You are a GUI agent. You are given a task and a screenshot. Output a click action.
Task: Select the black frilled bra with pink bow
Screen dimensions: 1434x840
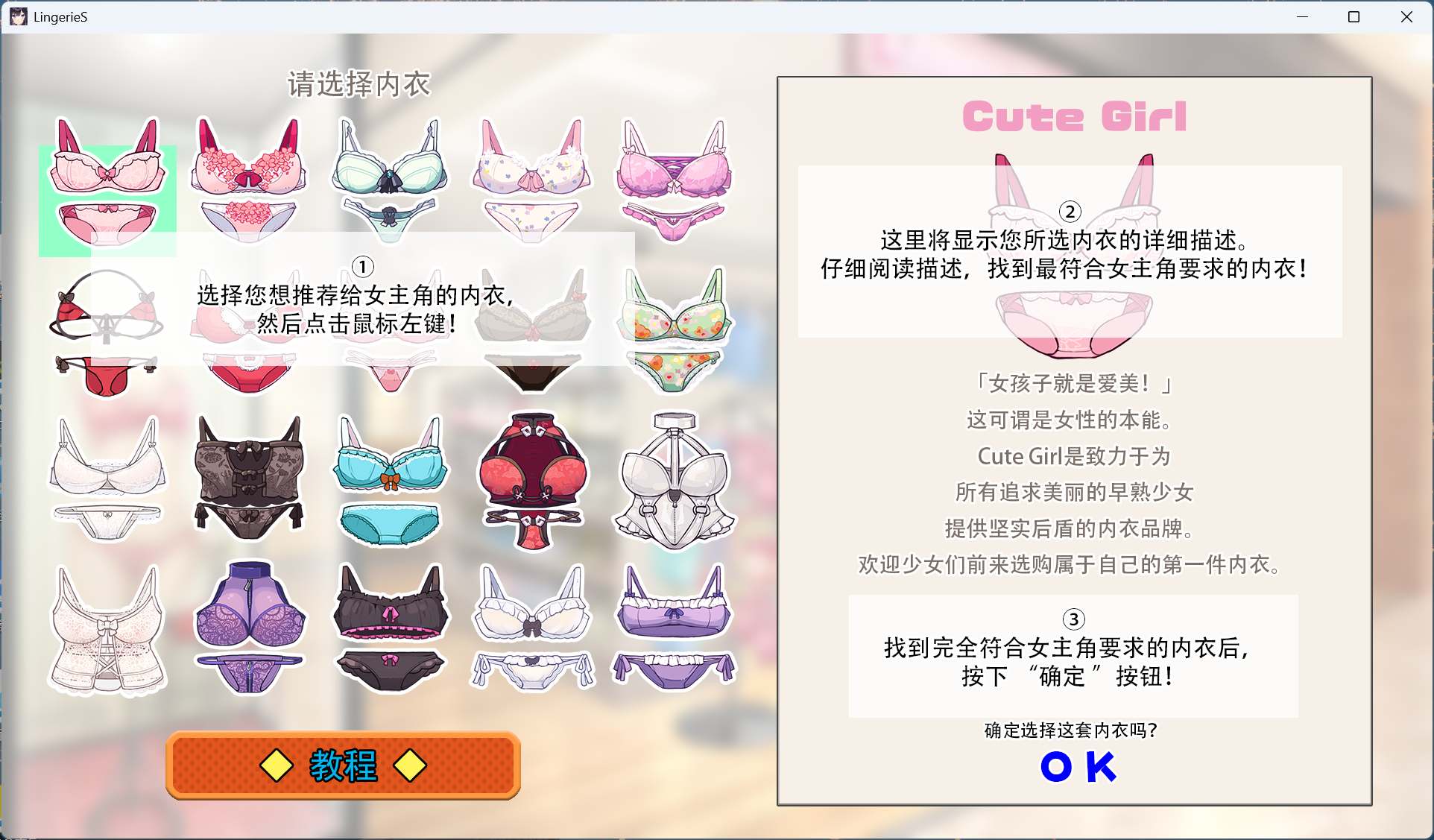[x=390, y=630]
